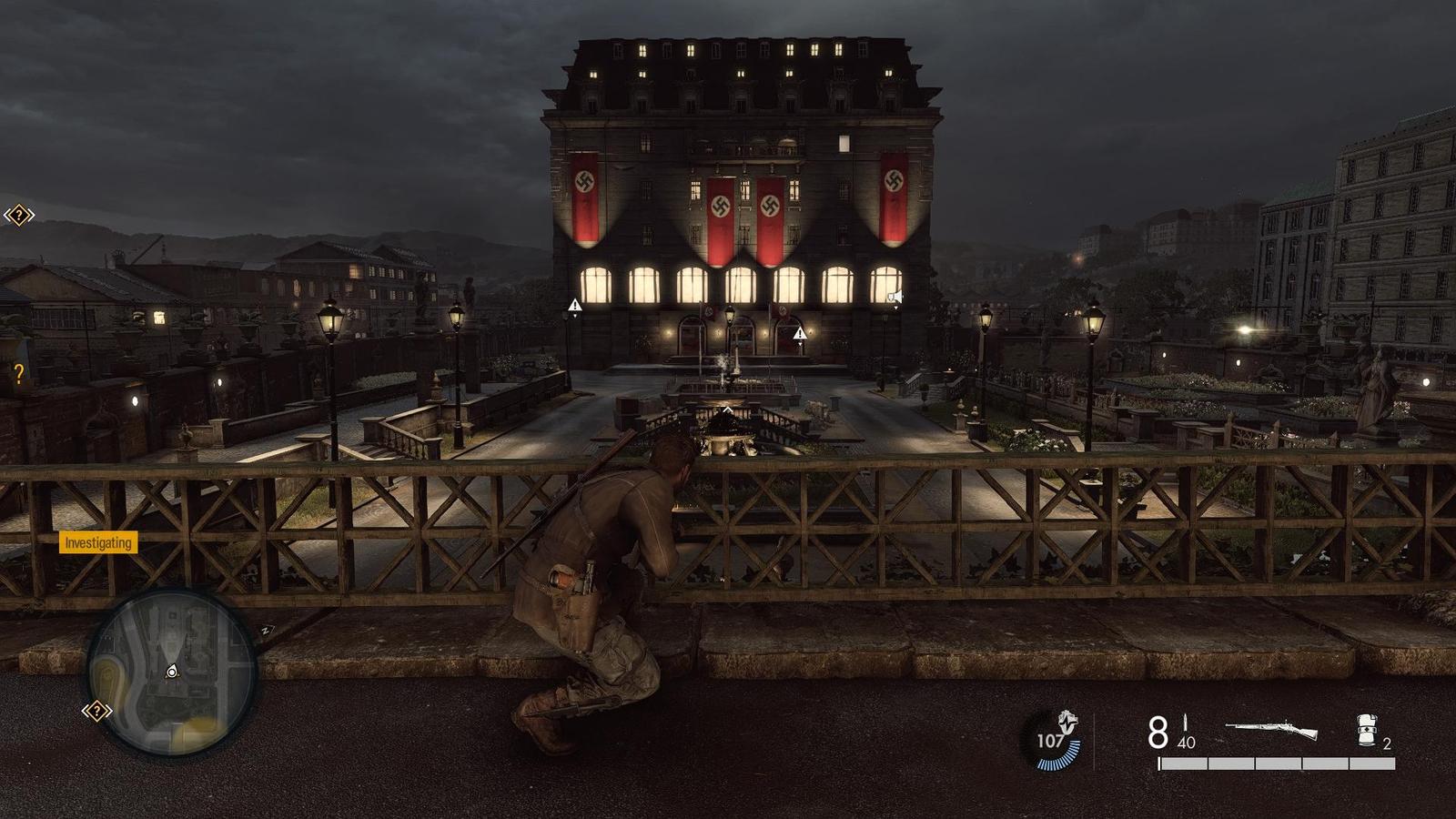Select the rifle weapon icon
Image resolution: width=1456 pixels, height=819 pixels.
1271,730
